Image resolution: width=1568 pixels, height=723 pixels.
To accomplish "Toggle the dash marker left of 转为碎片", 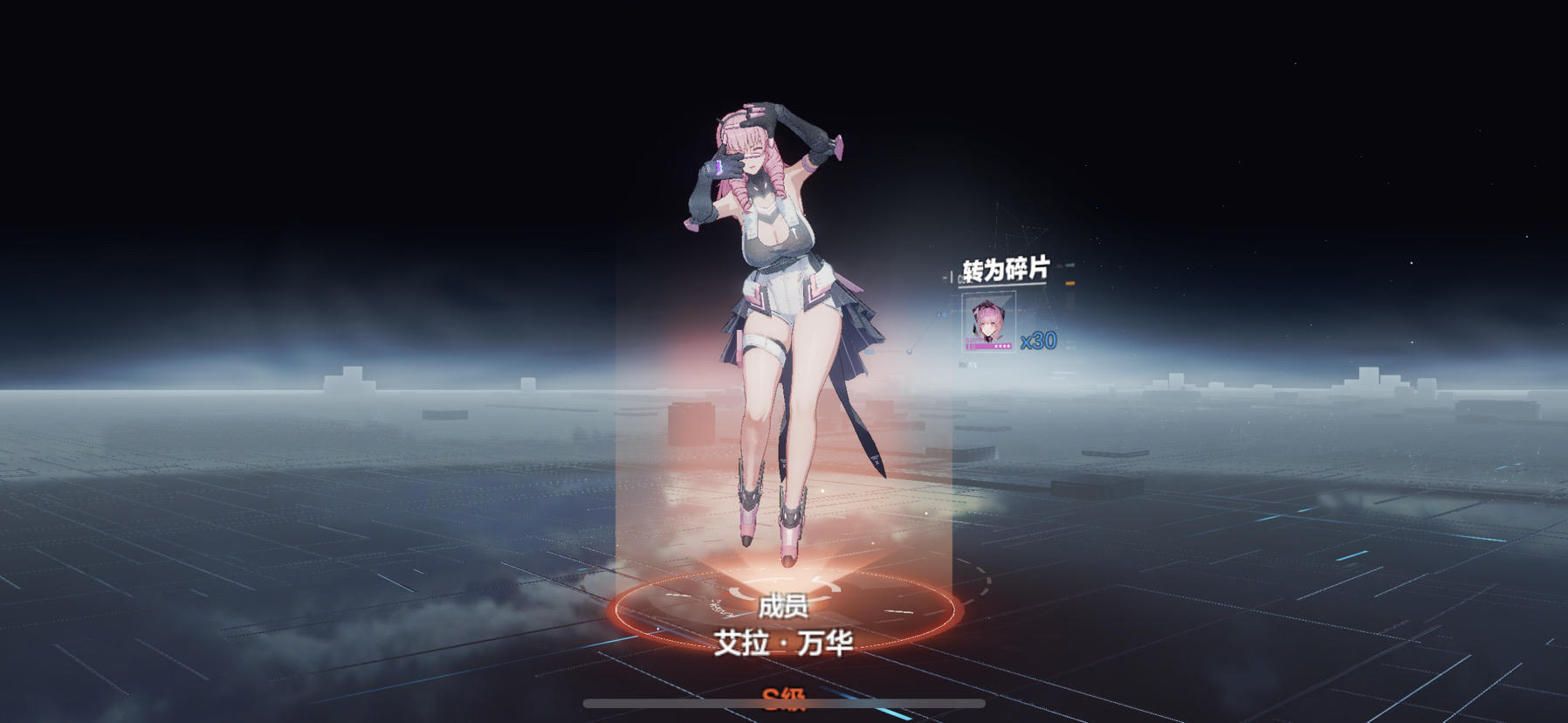I will [946, 275].
